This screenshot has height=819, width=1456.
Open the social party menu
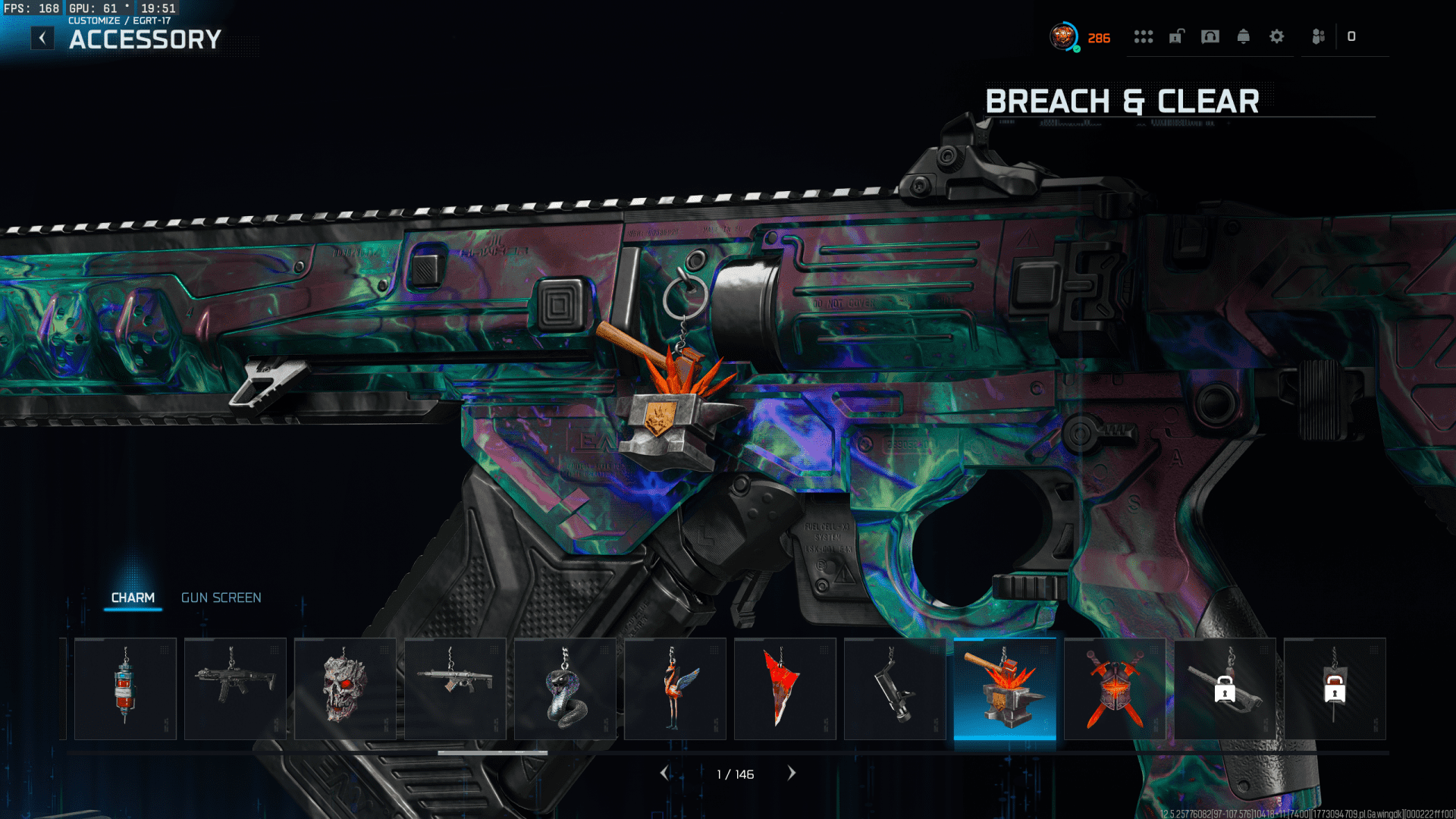(1319, 36)
